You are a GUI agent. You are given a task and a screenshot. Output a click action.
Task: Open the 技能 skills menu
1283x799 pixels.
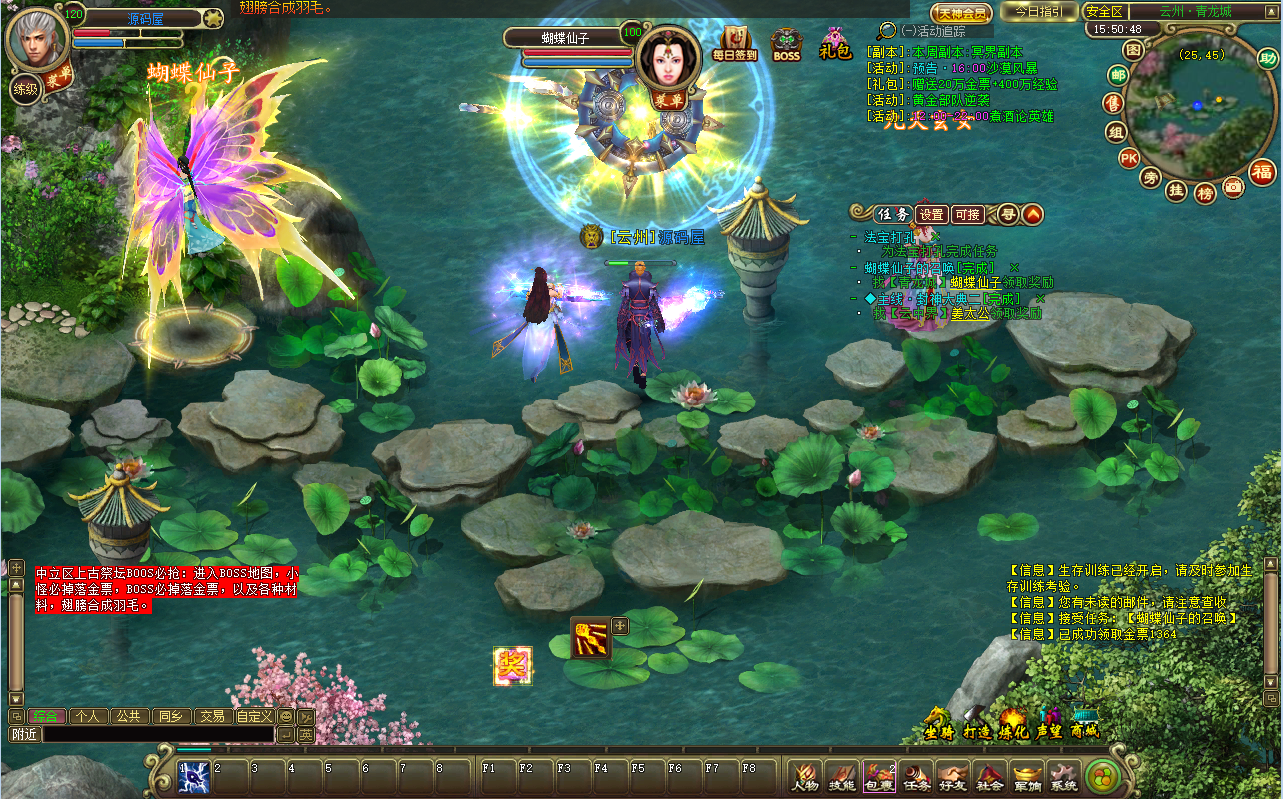click(x=842, y=776)
